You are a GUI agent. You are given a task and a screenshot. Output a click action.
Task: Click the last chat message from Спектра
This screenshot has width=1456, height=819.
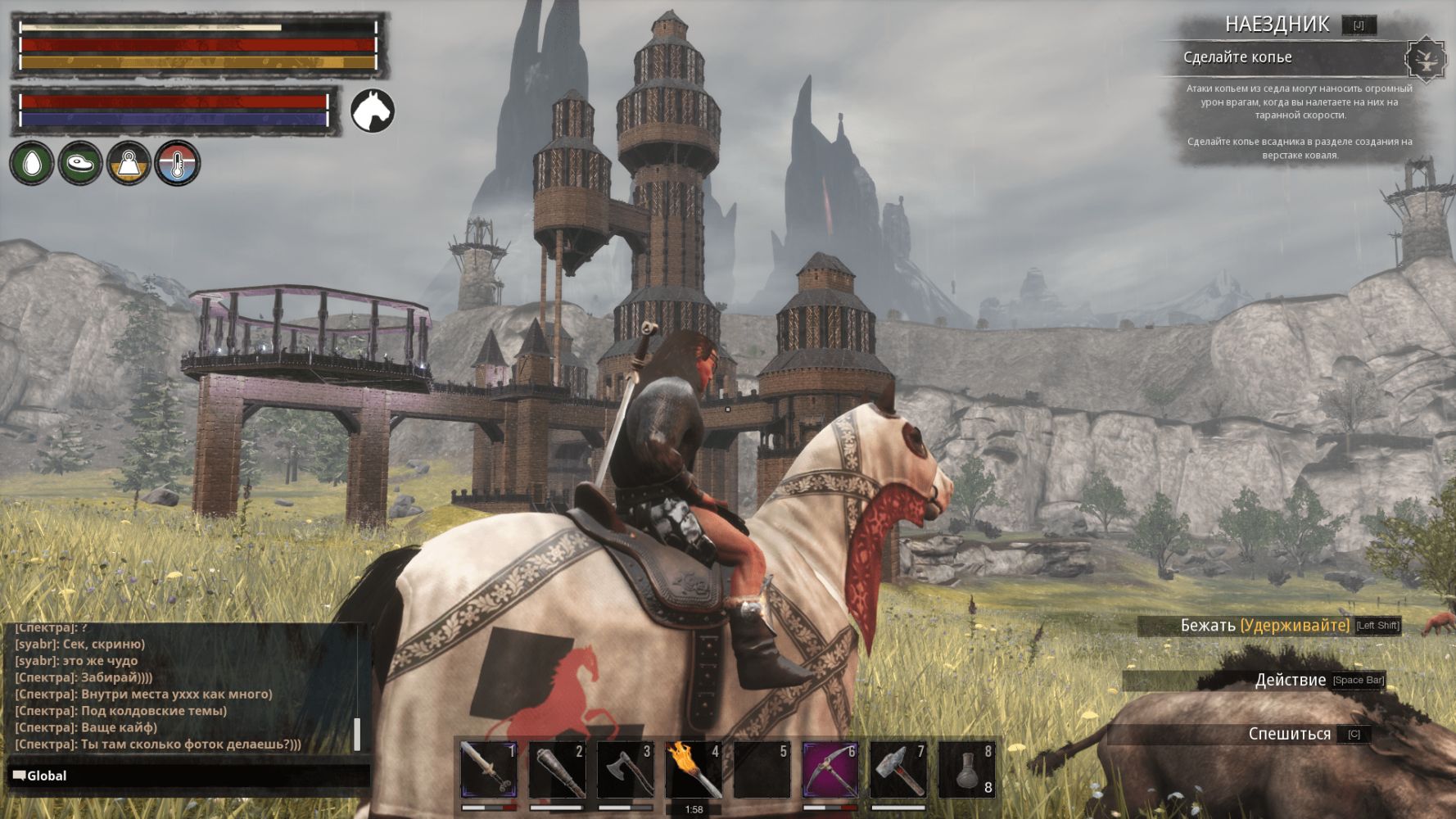[158, 744]
